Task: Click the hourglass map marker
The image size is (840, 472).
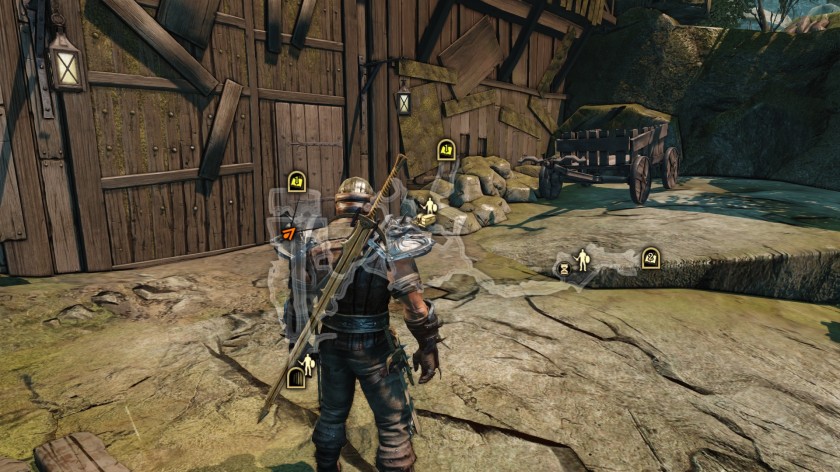Action: click(565, 268)
